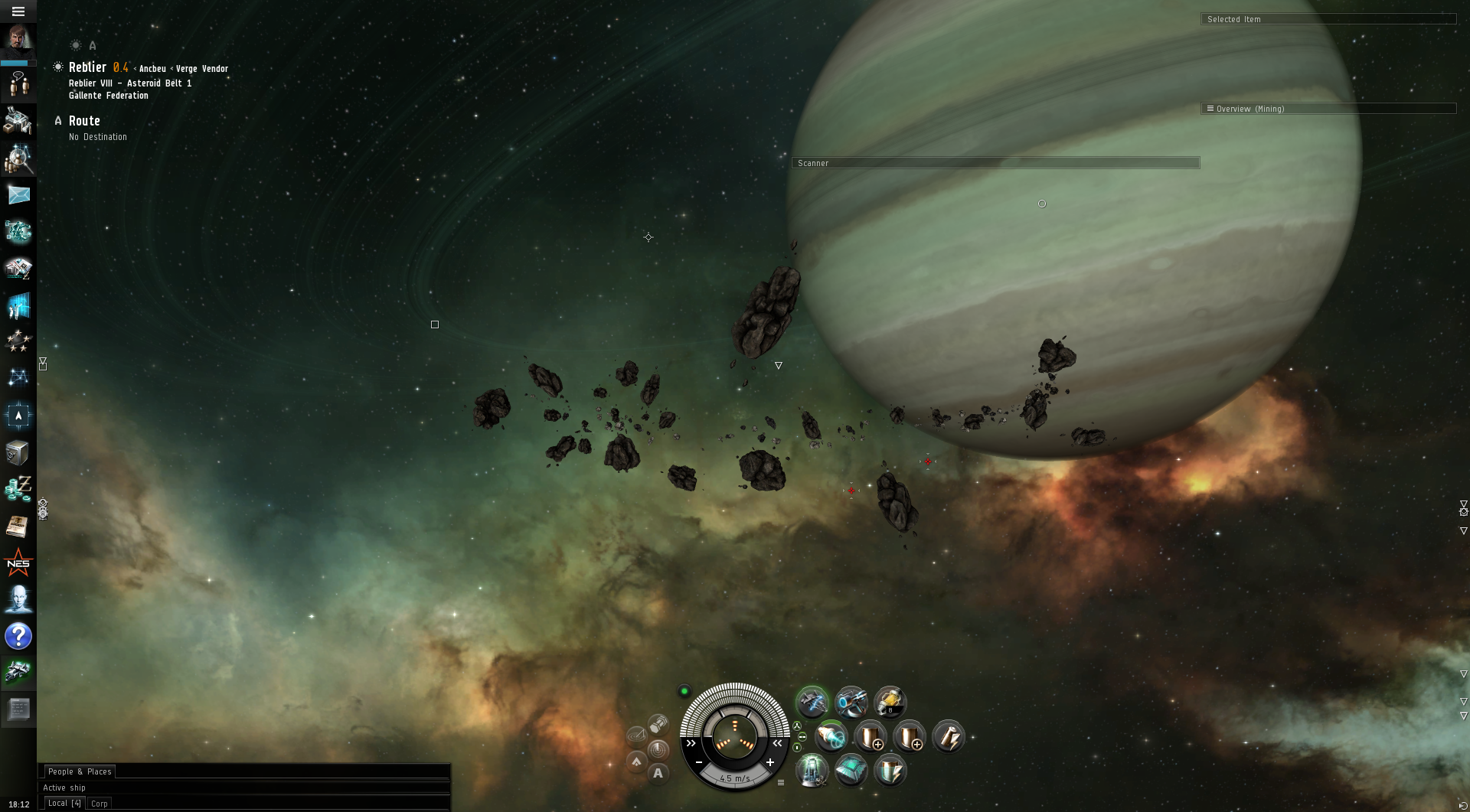
Task: Decrease ship speed with minus button
Action: click(699, 762)
